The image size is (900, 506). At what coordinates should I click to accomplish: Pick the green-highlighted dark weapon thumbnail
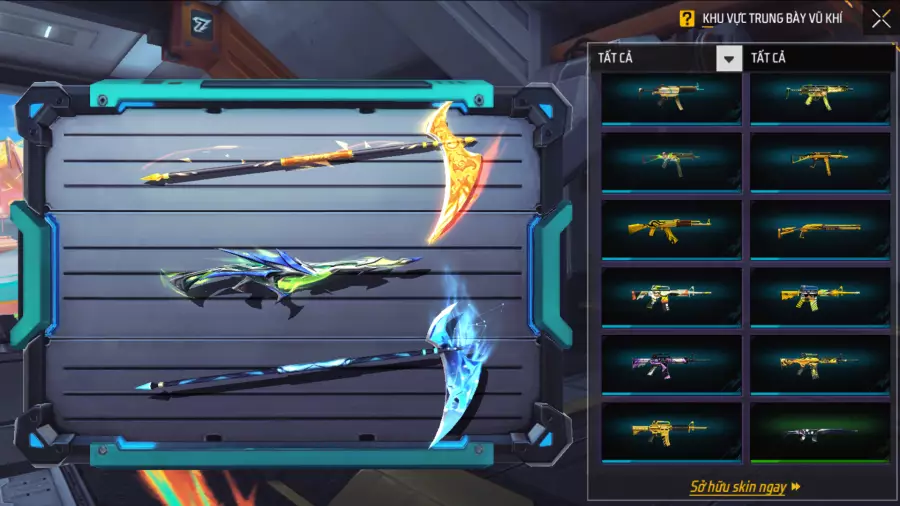pyautogui.click(x=819, y=431)
